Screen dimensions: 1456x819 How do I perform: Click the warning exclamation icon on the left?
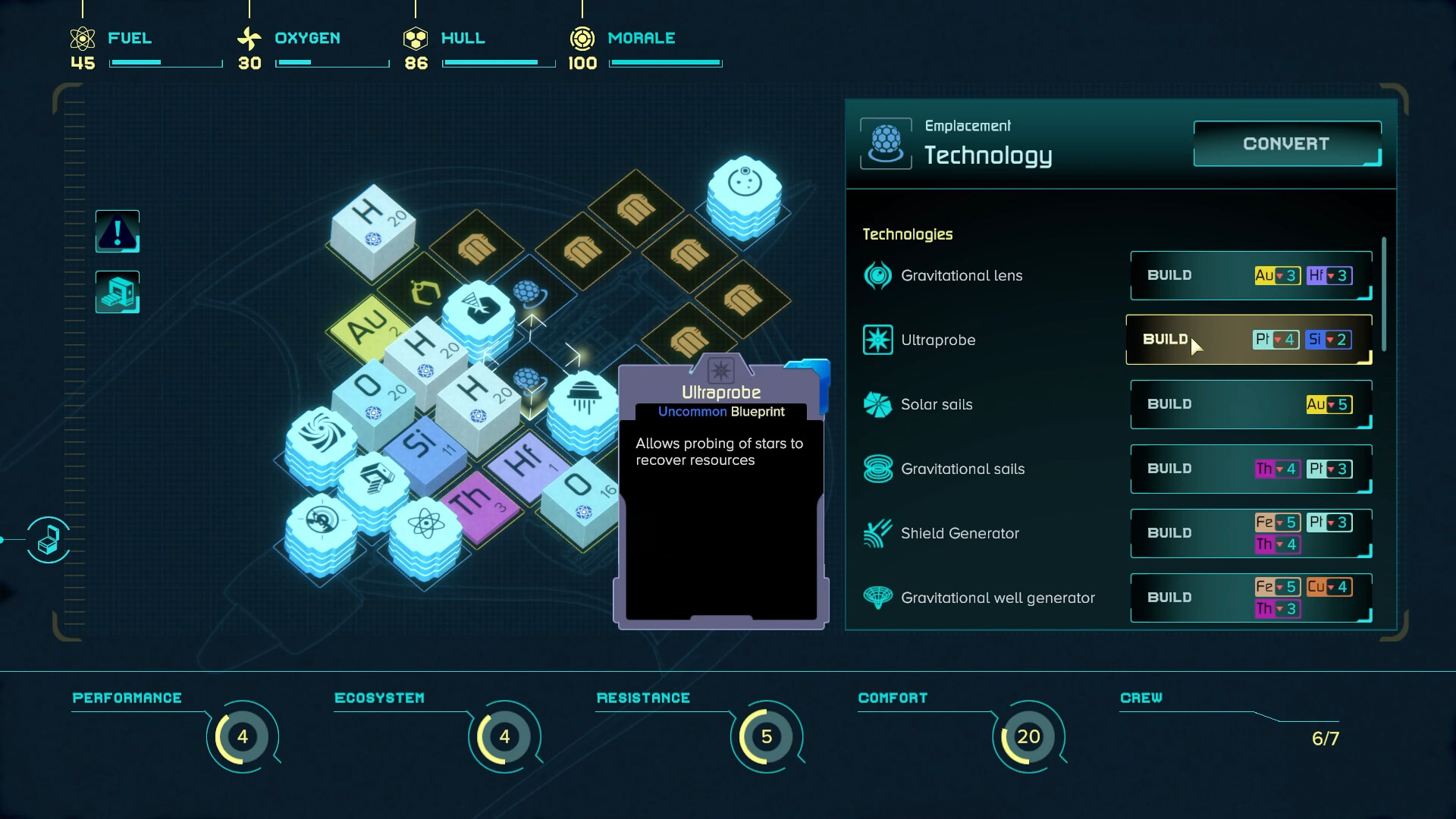pos(116,231)
